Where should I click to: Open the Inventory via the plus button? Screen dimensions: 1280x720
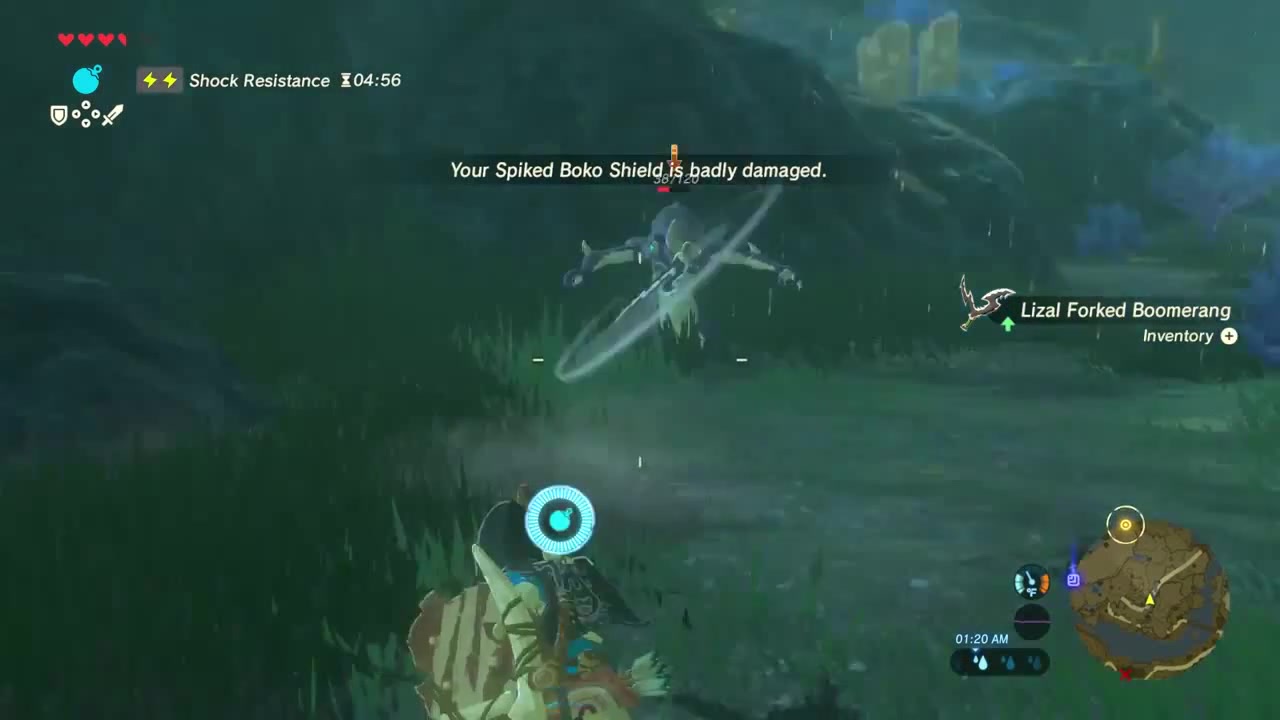tap(1229, 336)
